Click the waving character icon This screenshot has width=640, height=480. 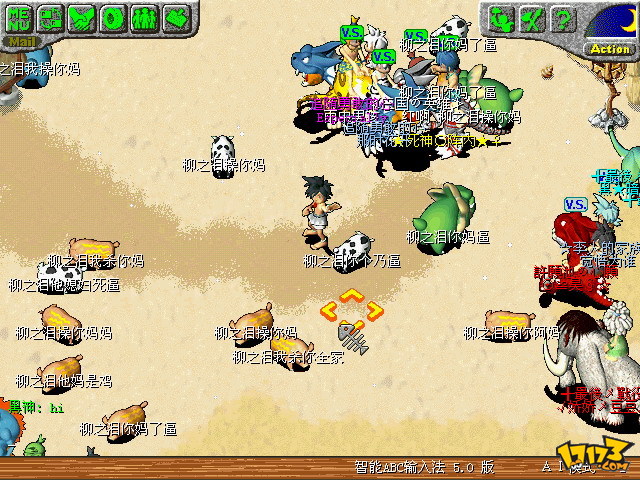coord(503,18)
